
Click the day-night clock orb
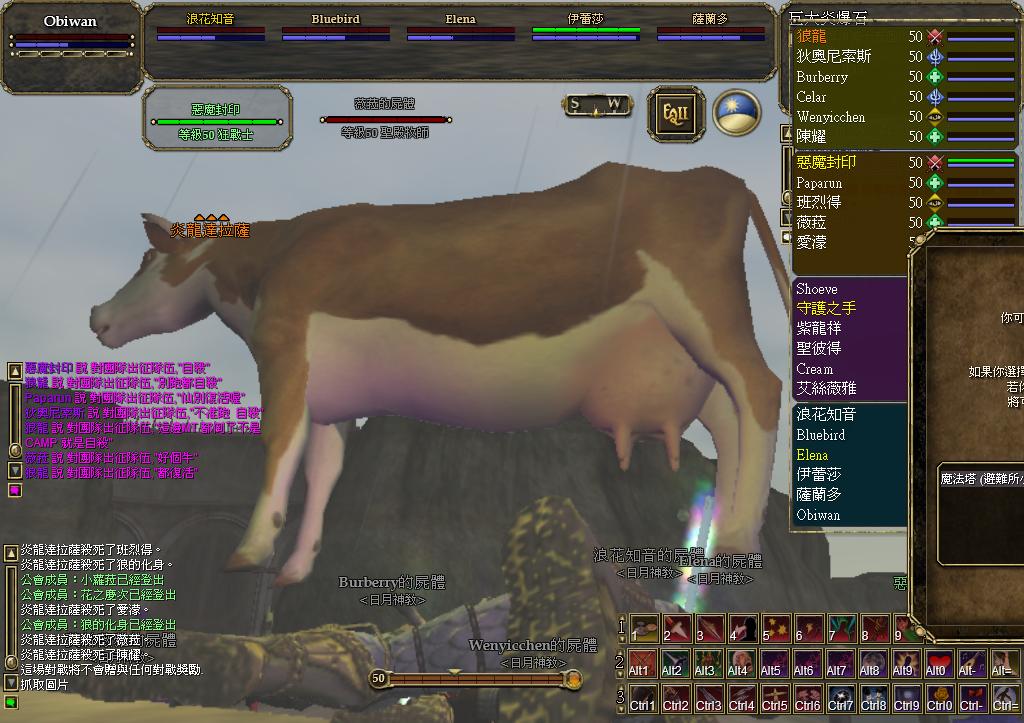[736, 113]
